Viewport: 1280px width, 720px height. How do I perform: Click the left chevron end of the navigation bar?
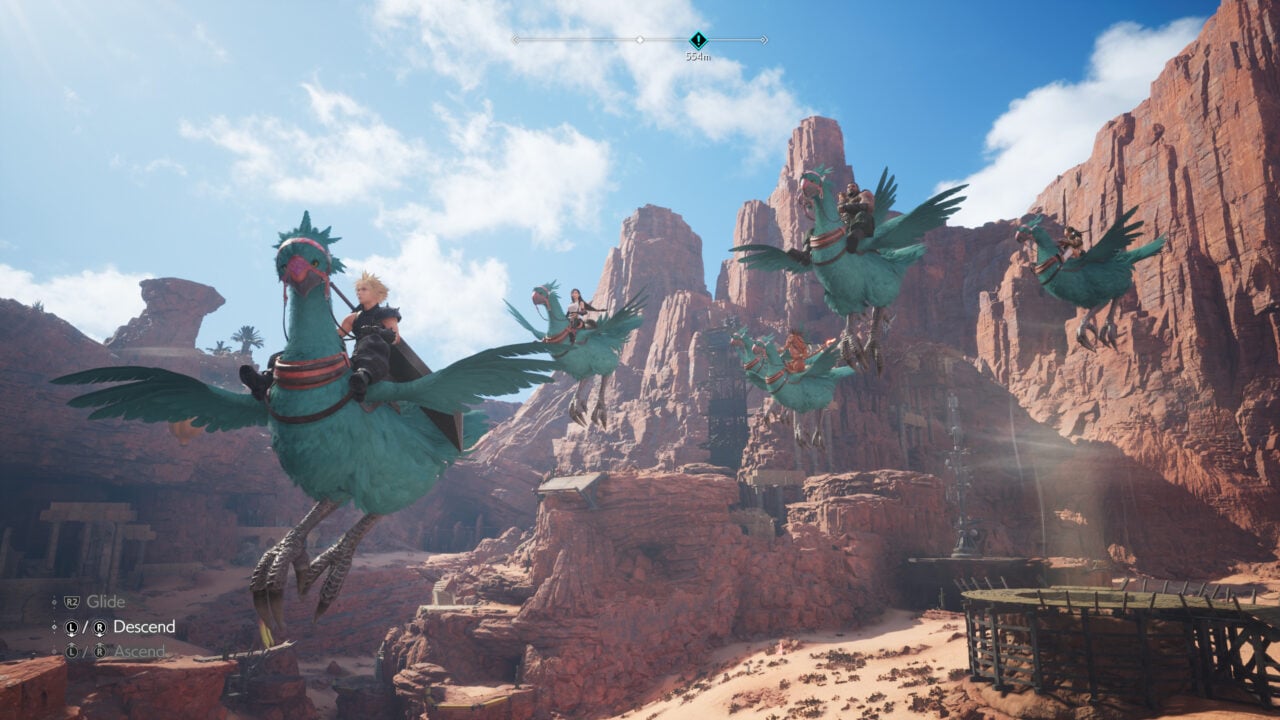(x=516, y=39)
